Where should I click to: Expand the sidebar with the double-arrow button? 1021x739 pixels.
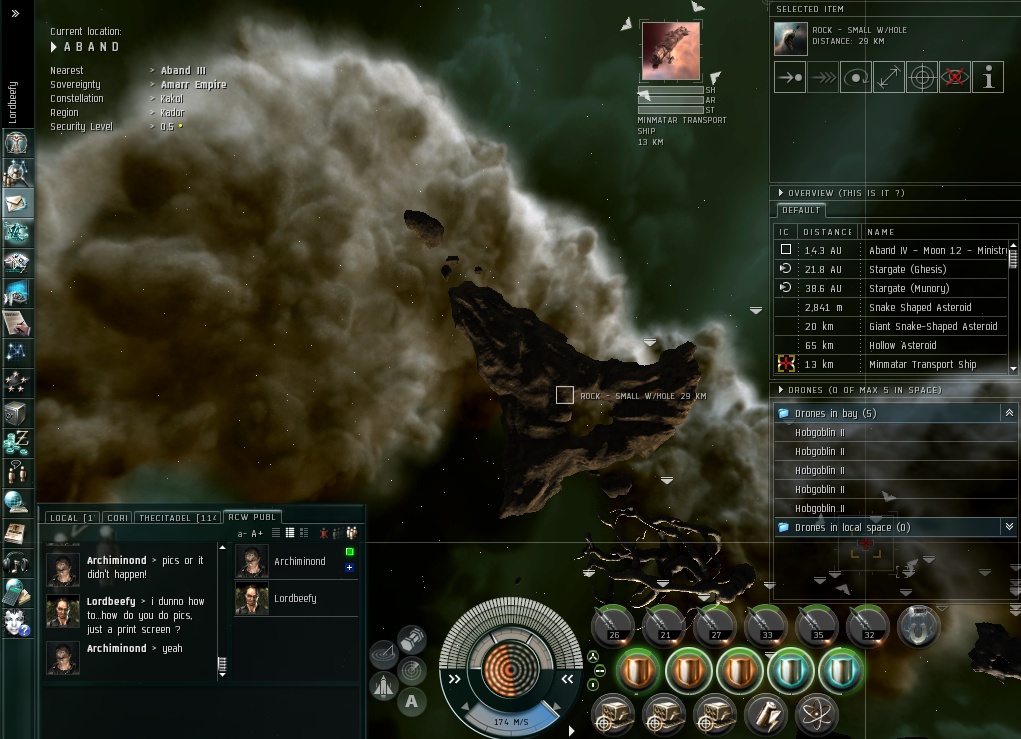(16, 13)
